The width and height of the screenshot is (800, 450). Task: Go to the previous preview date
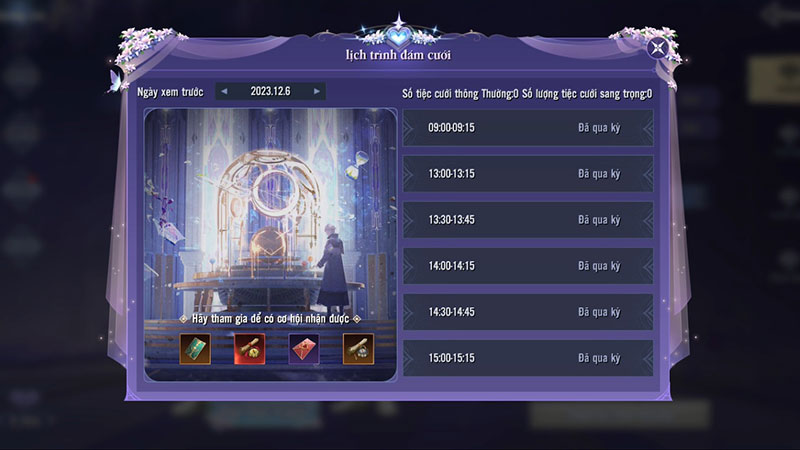click(x=224, y=91)
